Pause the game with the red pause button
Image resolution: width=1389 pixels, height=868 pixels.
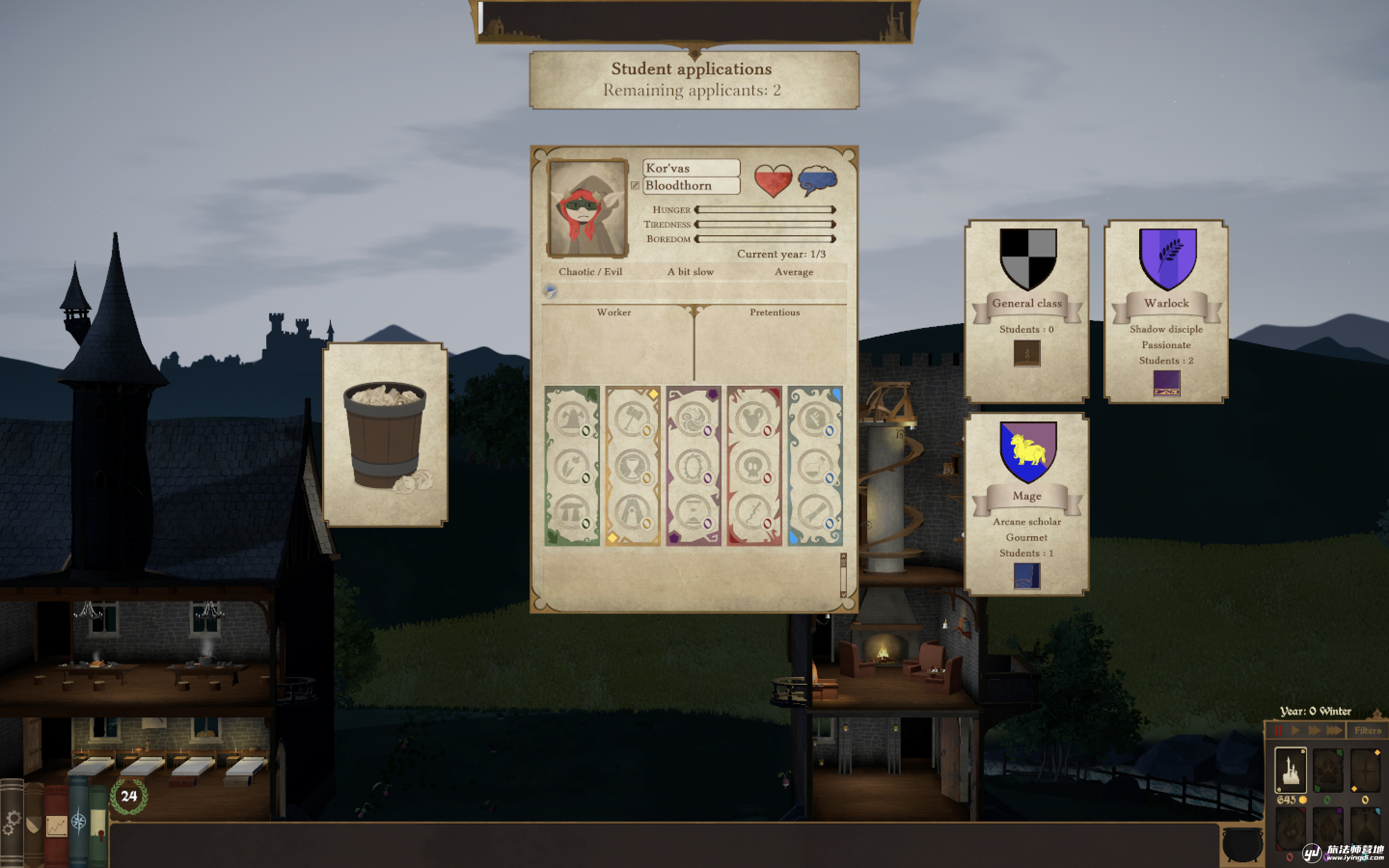[x=1278, y=730]
